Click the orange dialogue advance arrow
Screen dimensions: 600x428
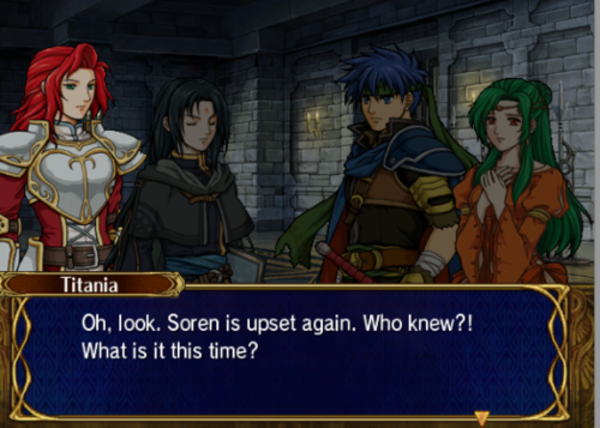[481, 417]
